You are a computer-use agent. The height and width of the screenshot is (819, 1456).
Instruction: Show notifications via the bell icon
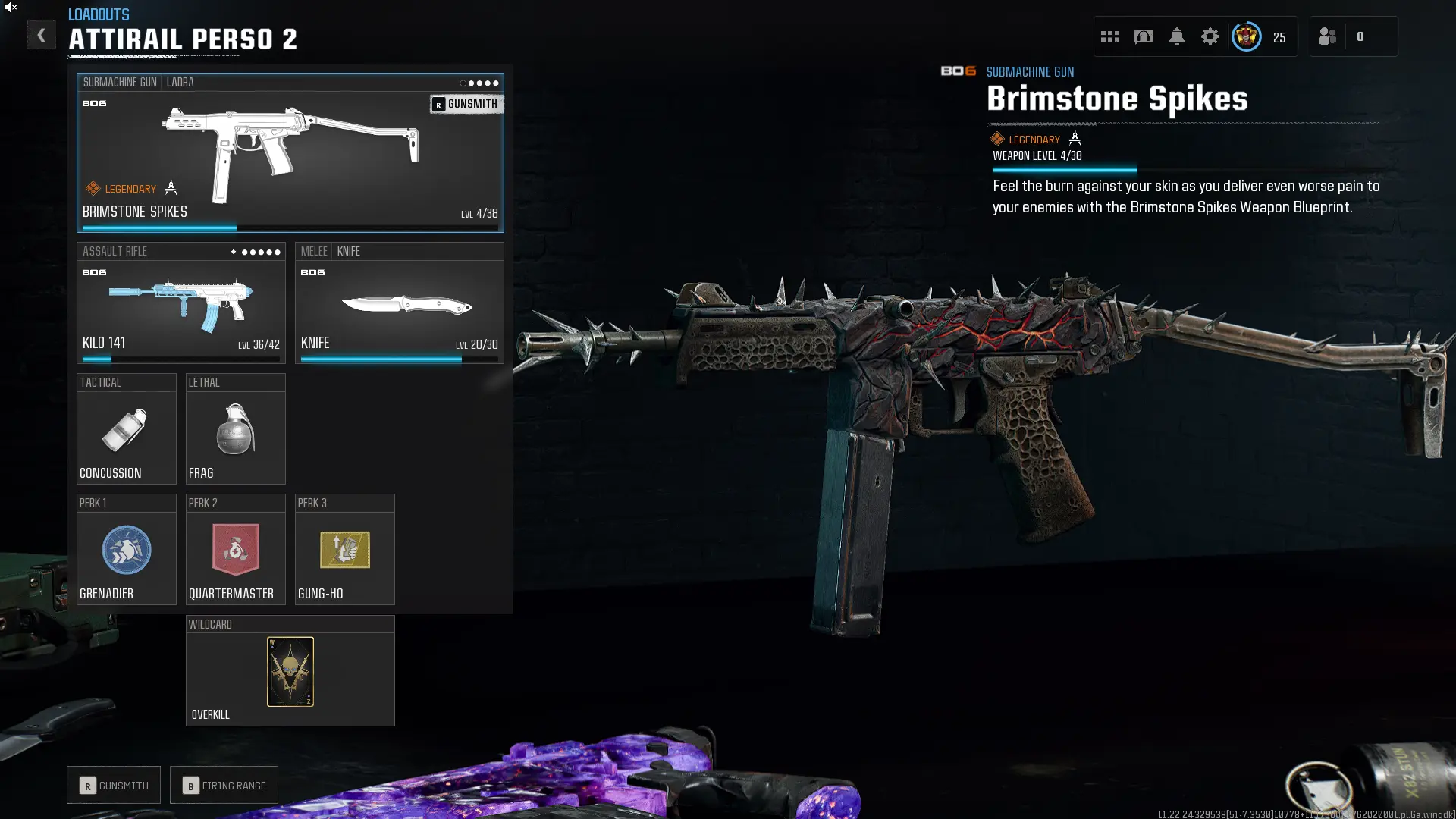tap(1176, 36)
